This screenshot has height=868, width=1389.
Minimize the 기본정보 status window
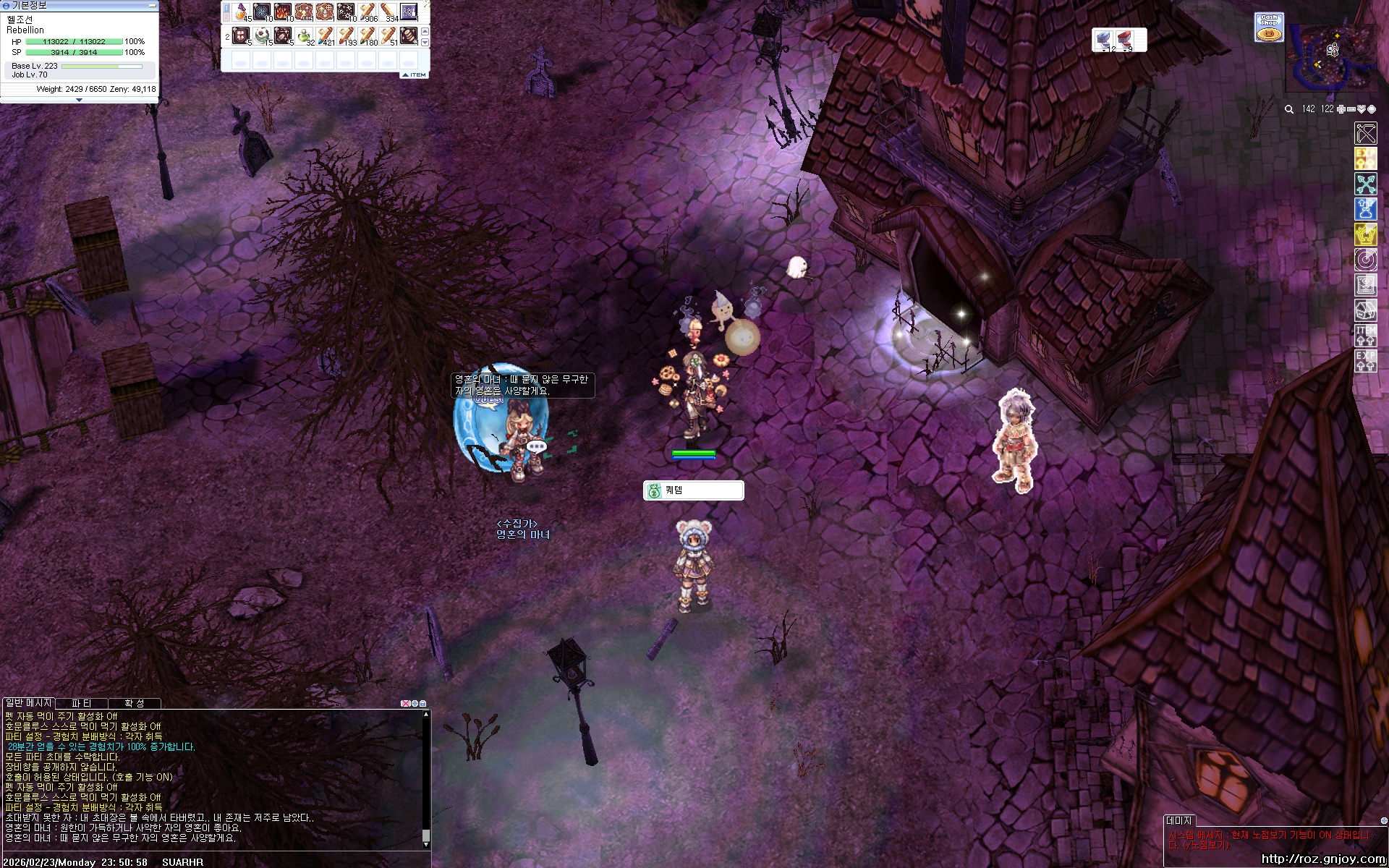[x=153, y=5]
